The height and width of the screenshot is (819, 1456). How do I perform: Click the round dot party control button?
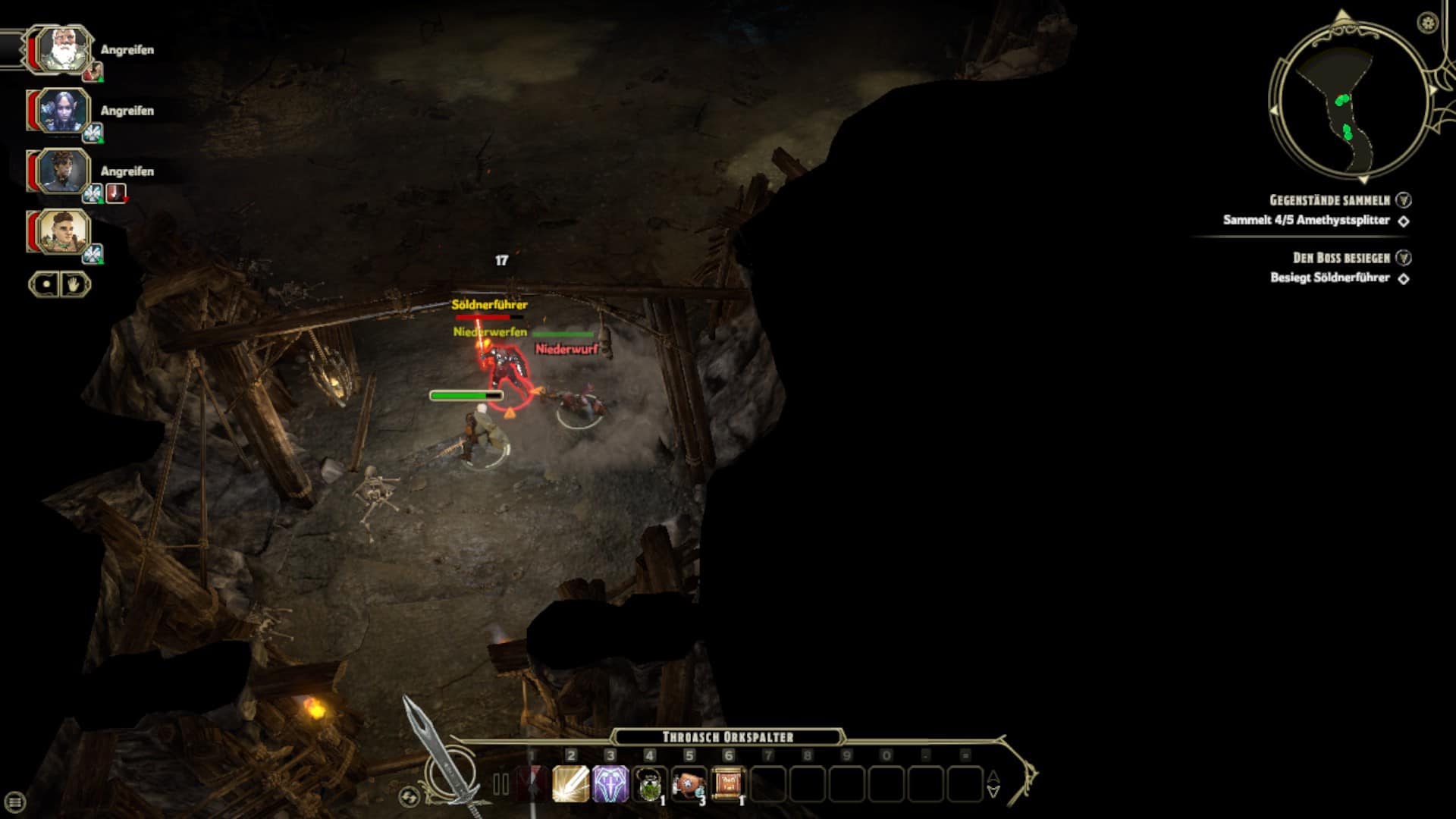pos(45,285)
